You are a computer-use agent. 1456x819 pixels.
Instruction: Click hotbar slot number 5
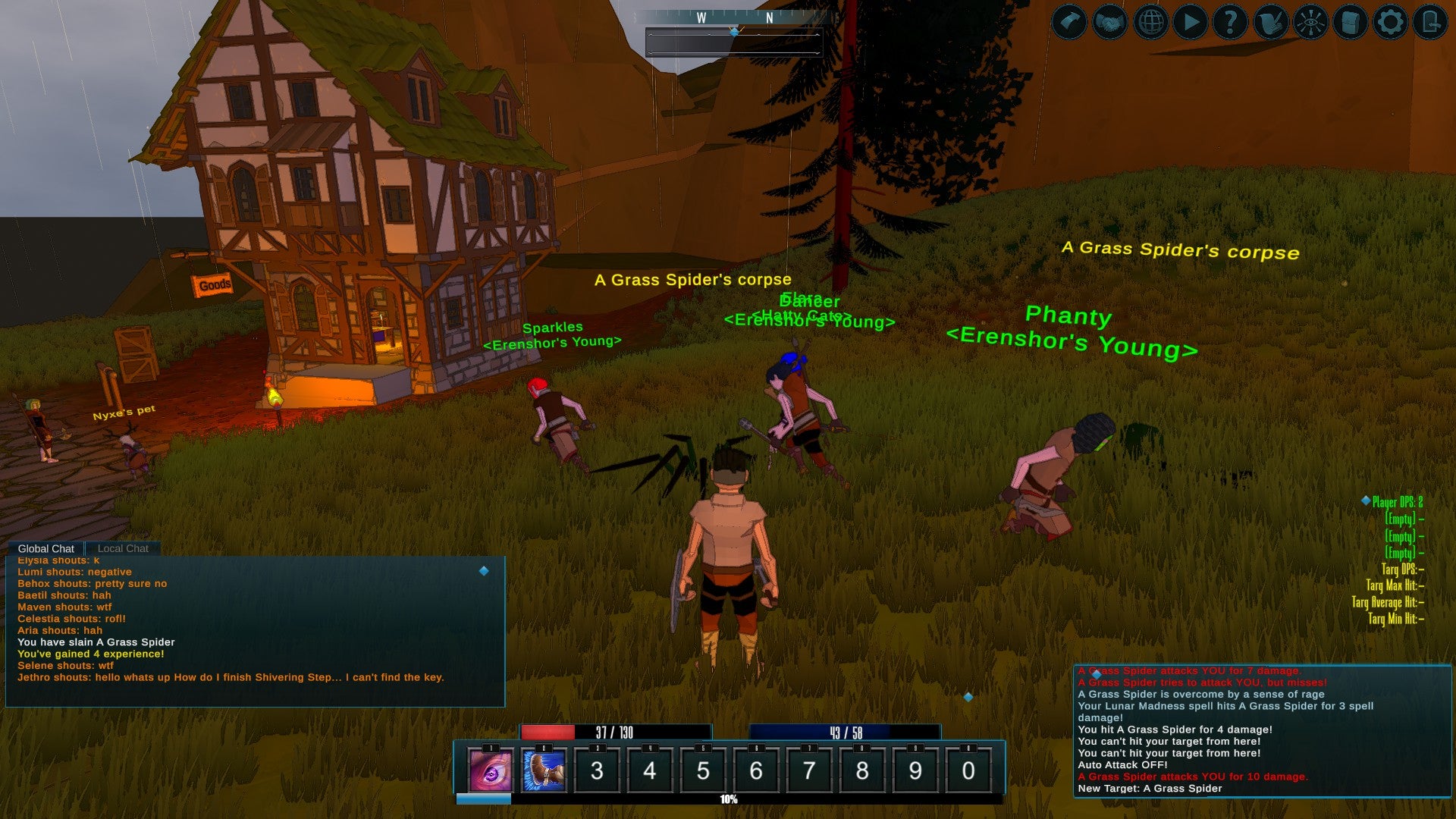click(703, 770)
